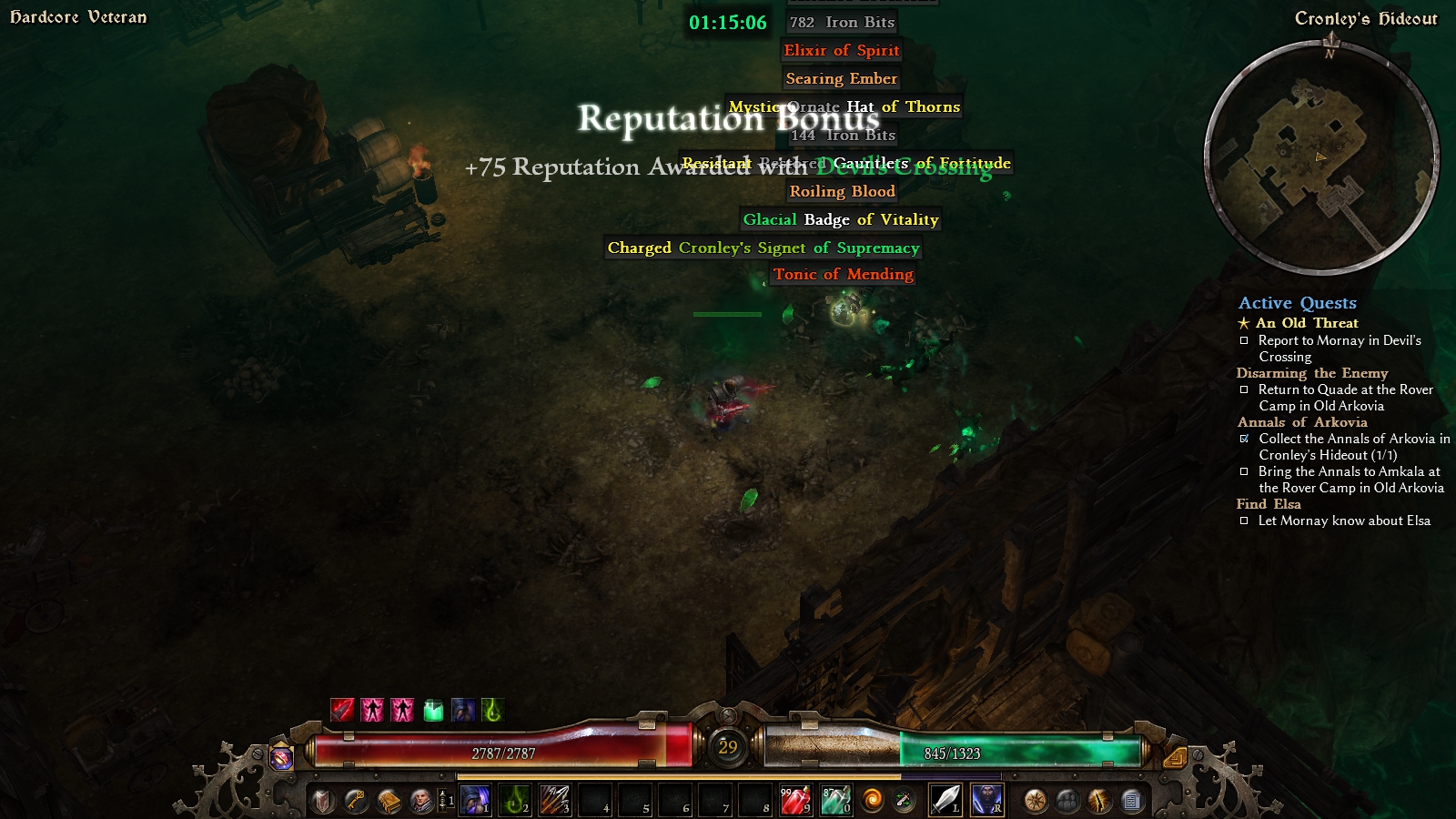The image size is (1456, 819).
Task: Open the world map compass button
Action: pos(1035,801)
